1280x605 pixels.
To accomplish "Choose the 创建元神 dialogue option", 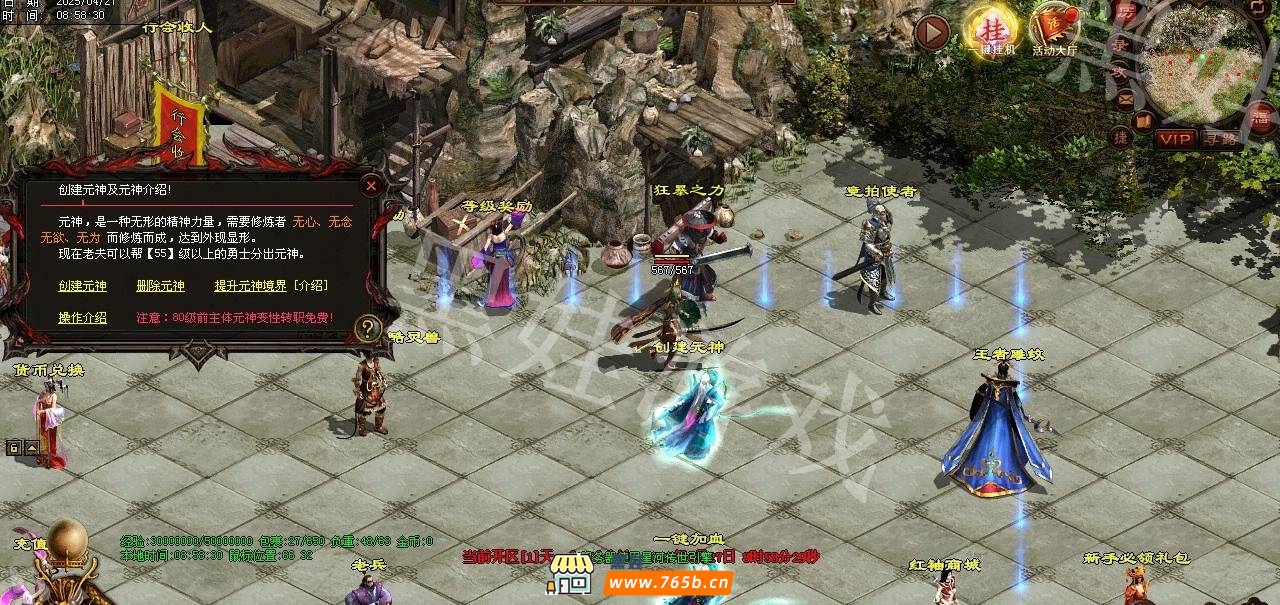I will pyautogui.click(x=82, y=286).
